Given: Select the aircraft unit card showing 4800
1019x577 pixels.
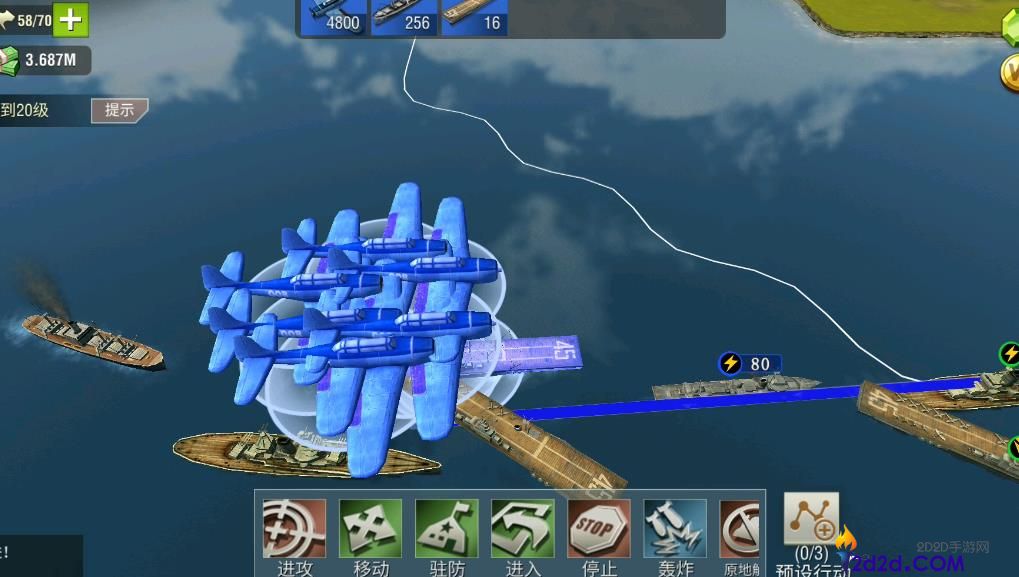Looking at the screenshot, I should [x=333, y=18].
